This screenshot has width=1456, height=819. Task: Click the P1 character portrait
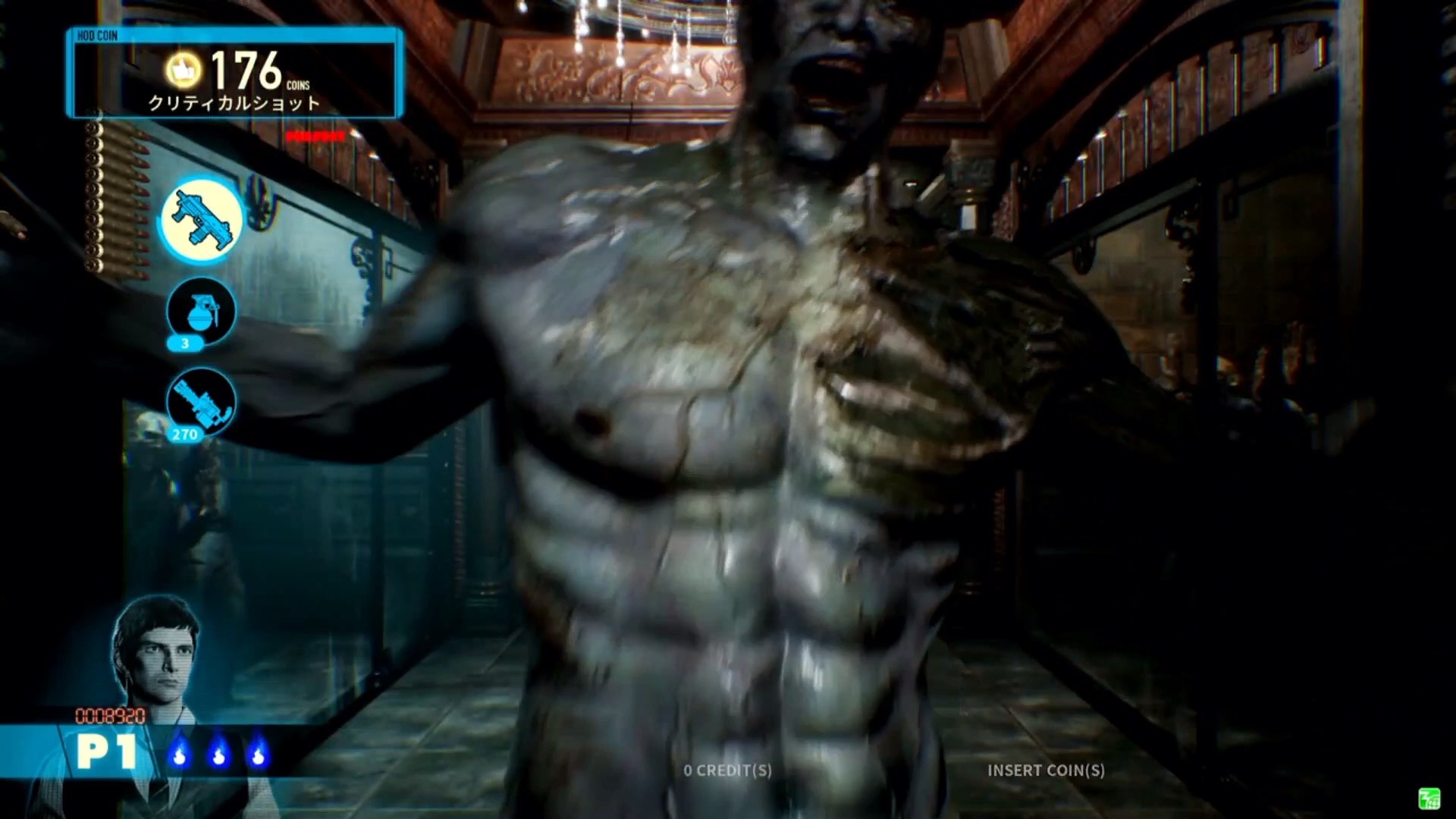(x=155, y=651)
